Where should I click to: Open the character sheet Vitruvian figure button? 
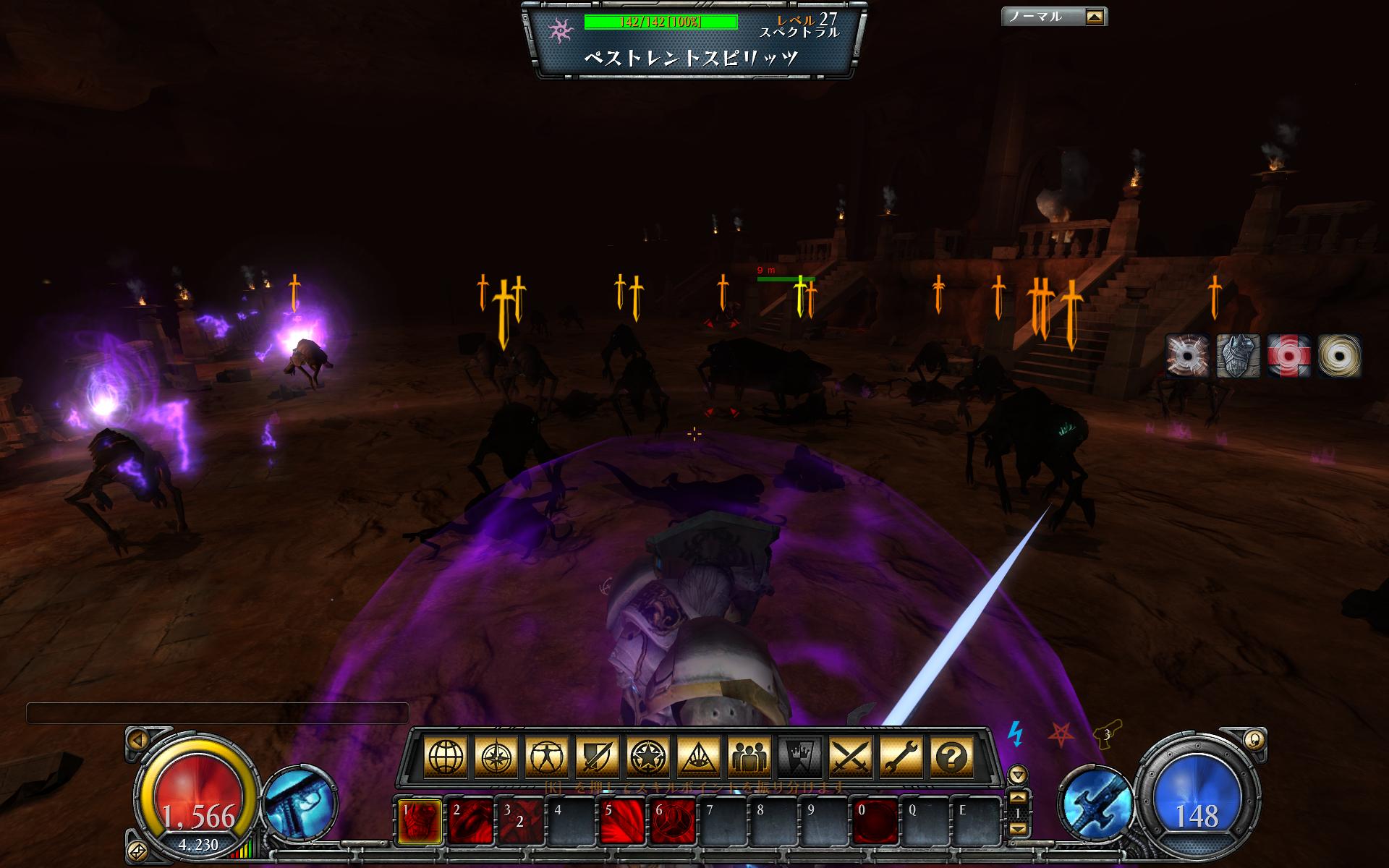pos(547,758)
